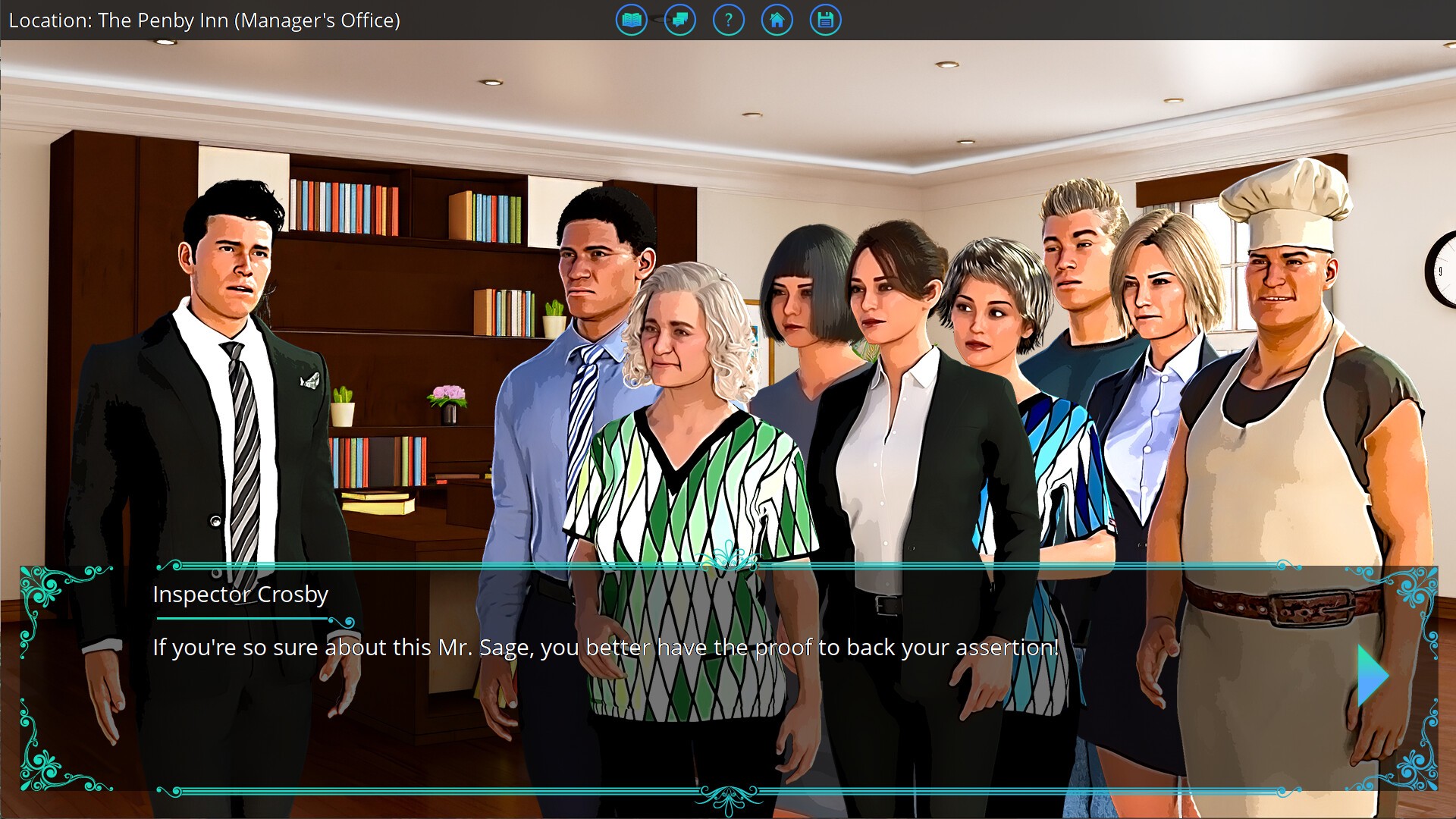Advance dialogue with the blue arrow
Image resolution: width=1456 pixels, height=819 pixels.
pos(1372,676)
